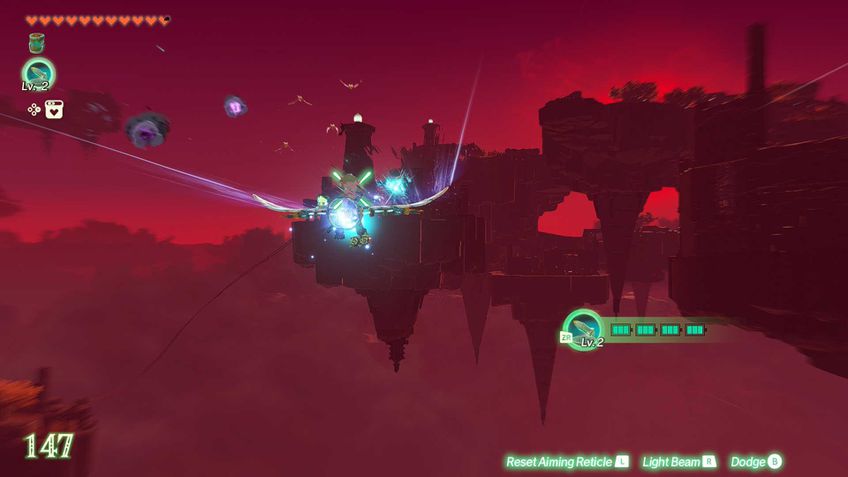The image size is (848, 477).
Task: Activate the sword ability icon beside the energy cells
Action: pos(583,327)
